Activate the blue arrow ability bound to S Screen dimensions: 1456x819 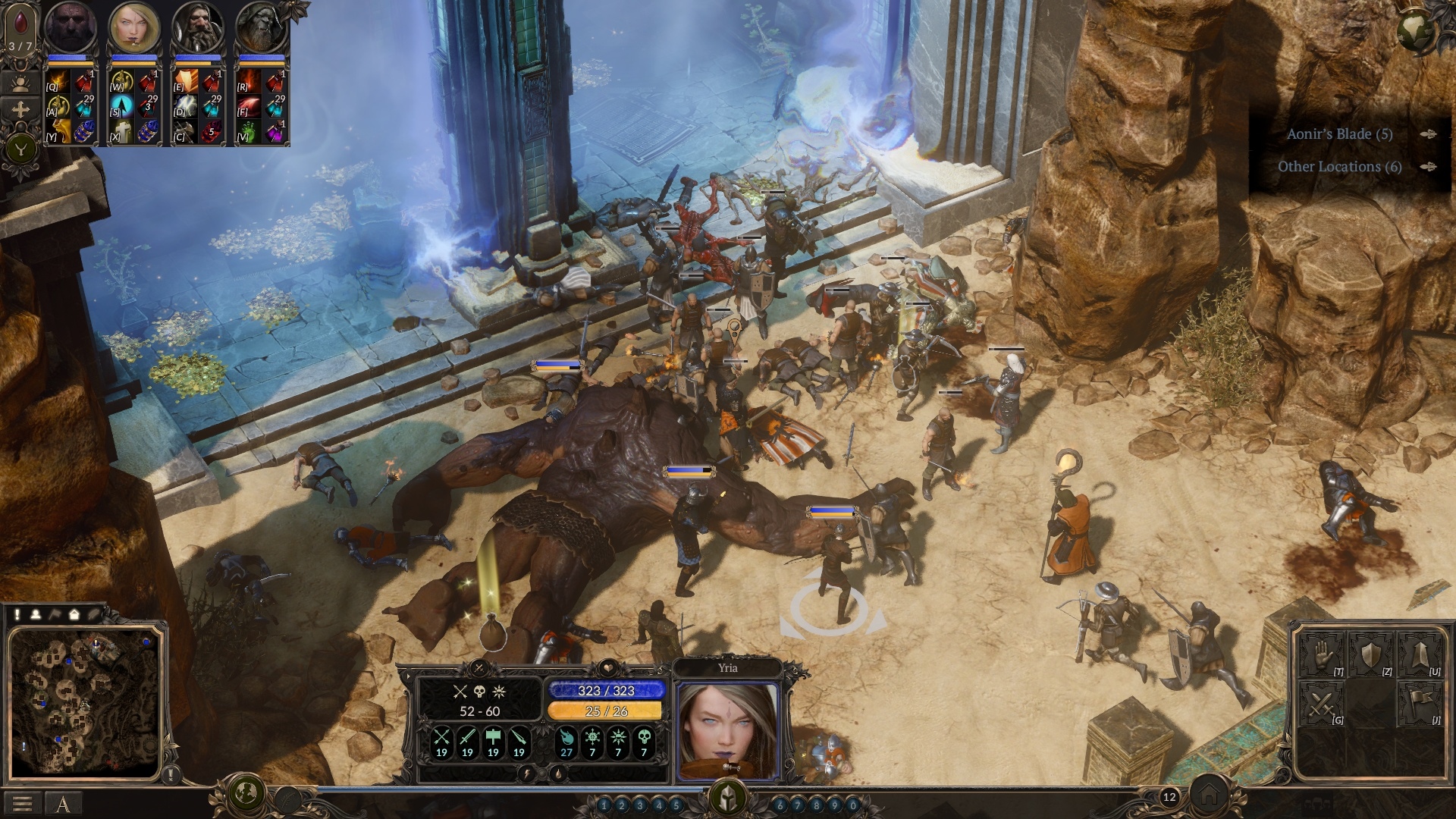tap(121, 106)
